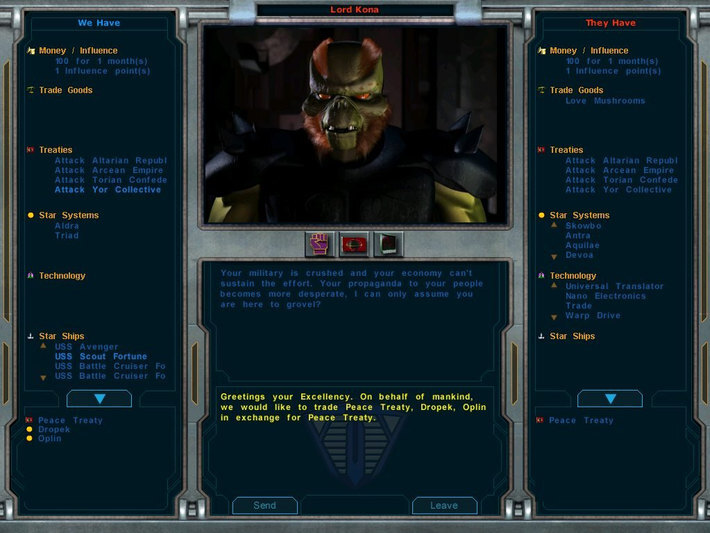Viewport: 710px width, 533px height.
Task: Click the red flag icon
Action: tap(355, 243)
